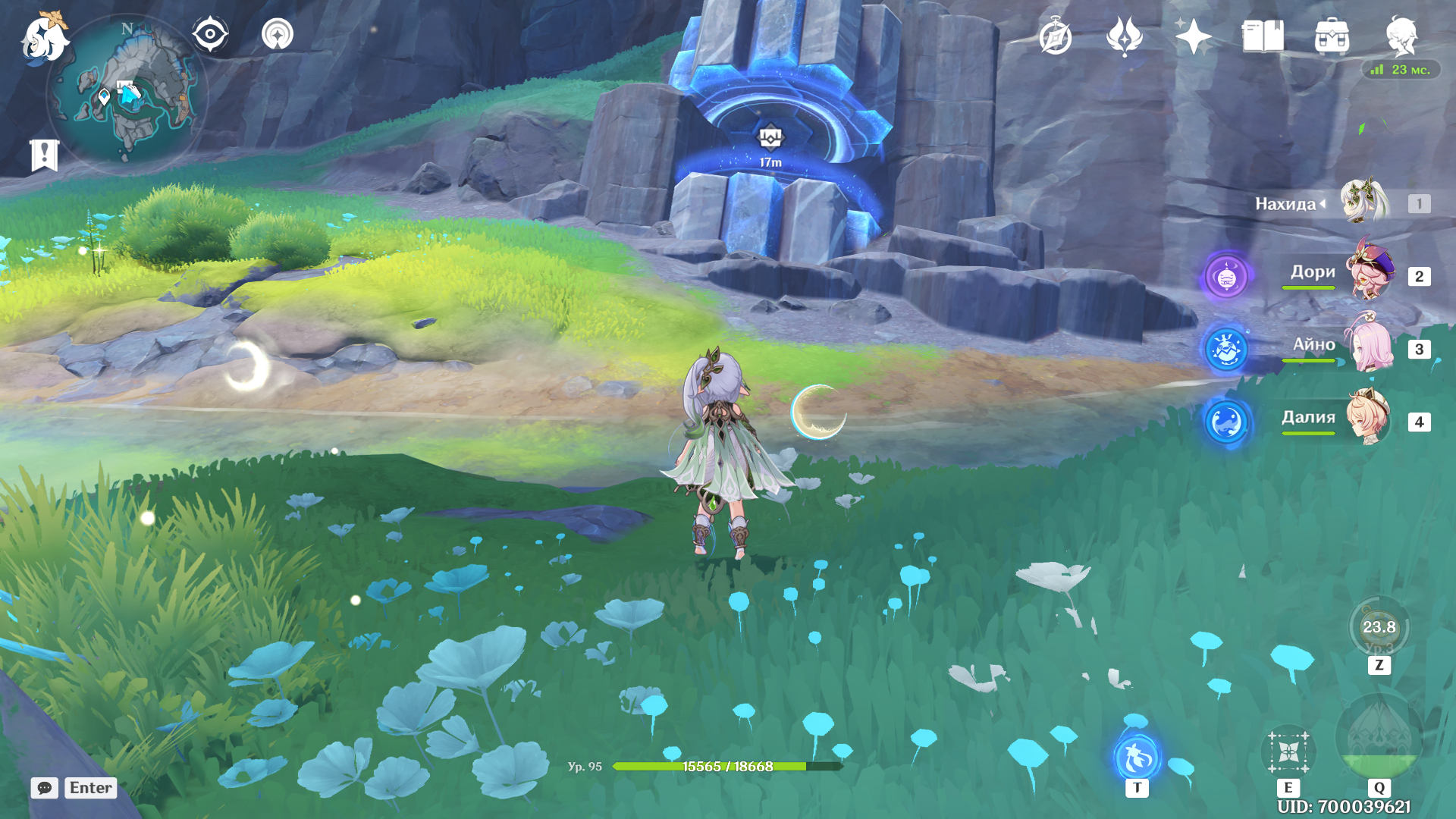Use Nahida's elemental skill icon
The image size is (1456, 819).
point(1288,752)
